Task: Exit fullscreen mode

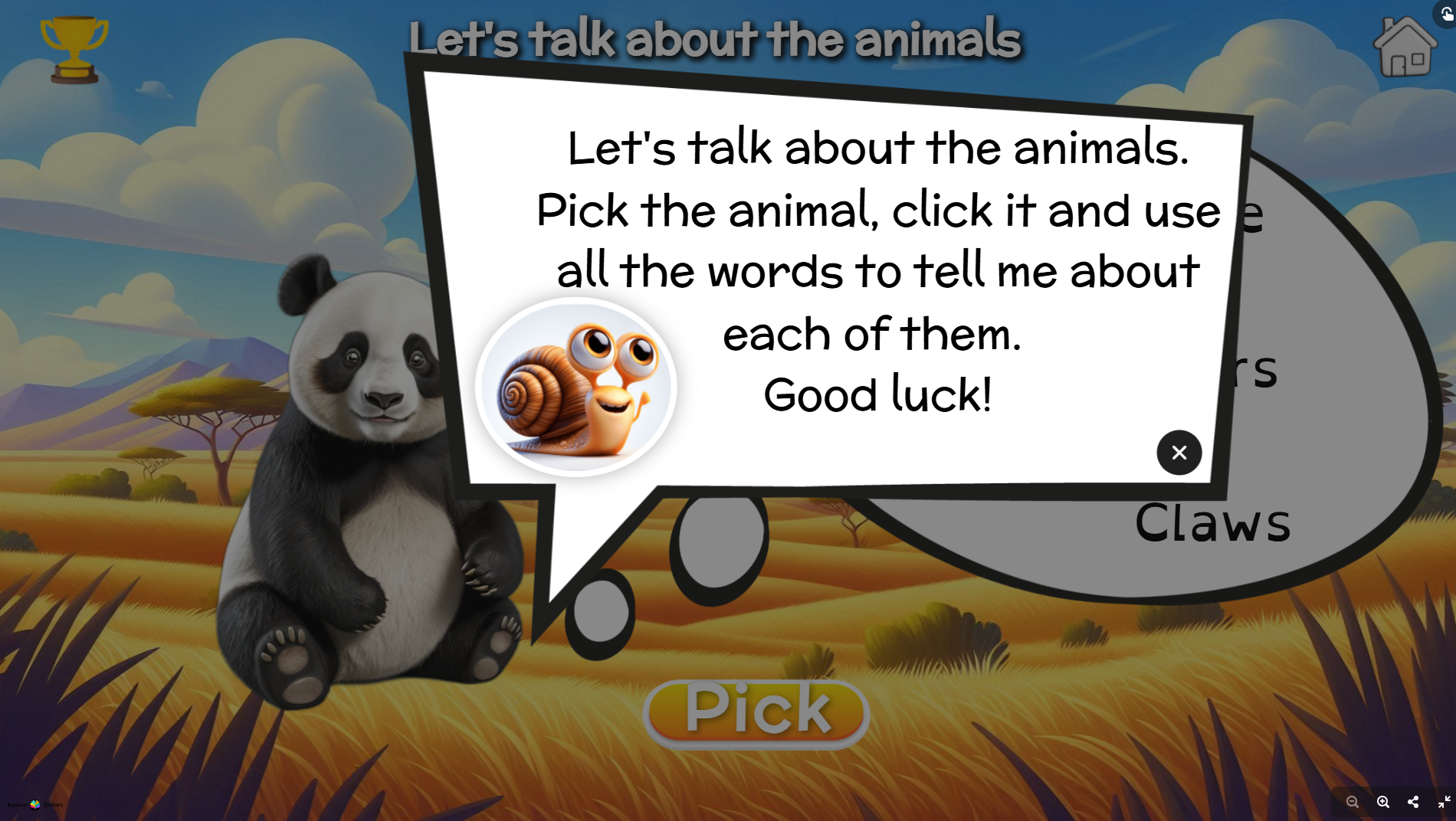Action: (1444, 802)
